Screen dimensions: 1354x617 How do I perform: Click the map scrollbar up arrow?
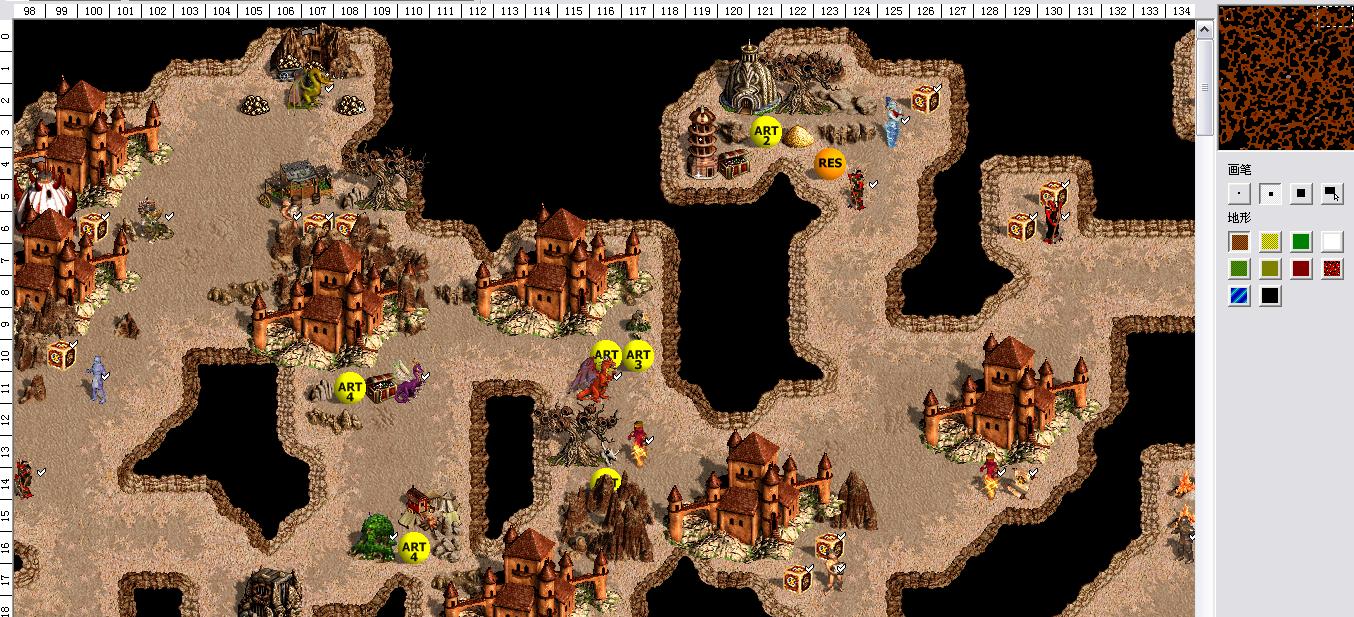point(1206,32)
